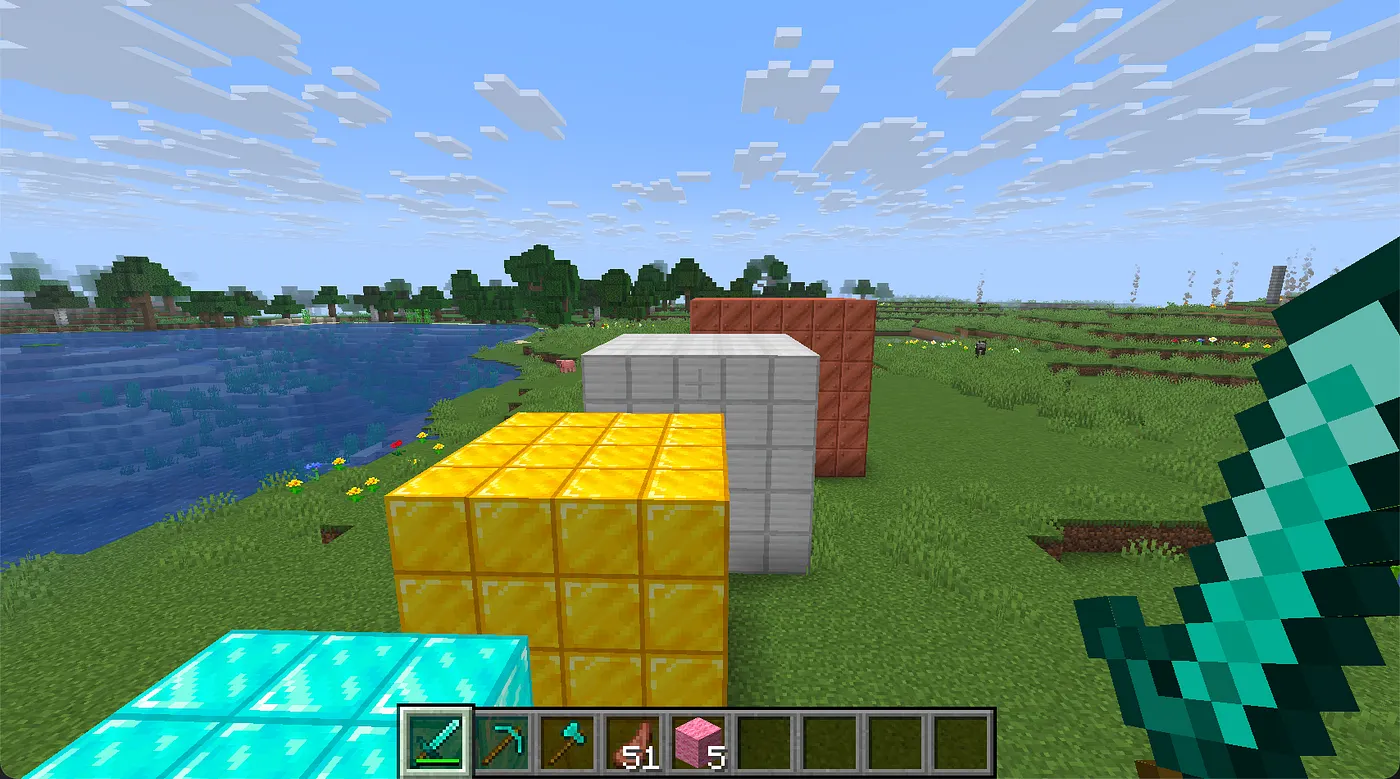Select the pink wool block slot
This screenshot has width=1400, height=779.
[x=697, y=742]
